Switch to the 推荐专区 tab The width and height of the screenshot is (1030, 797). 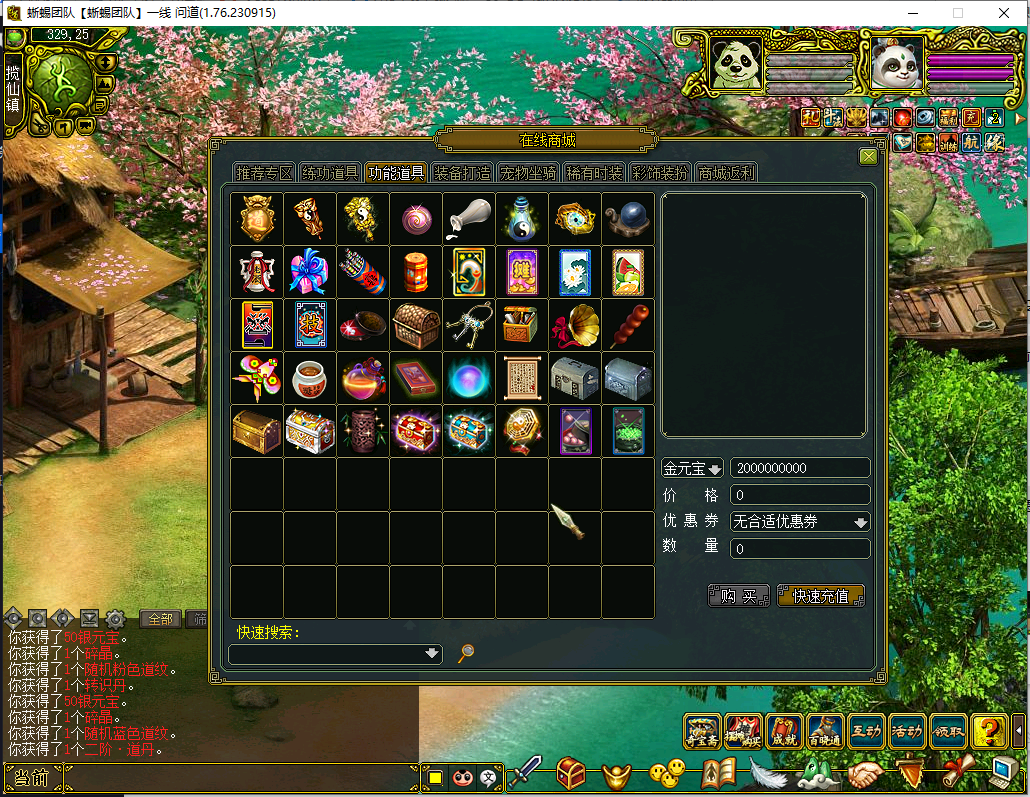264,173
